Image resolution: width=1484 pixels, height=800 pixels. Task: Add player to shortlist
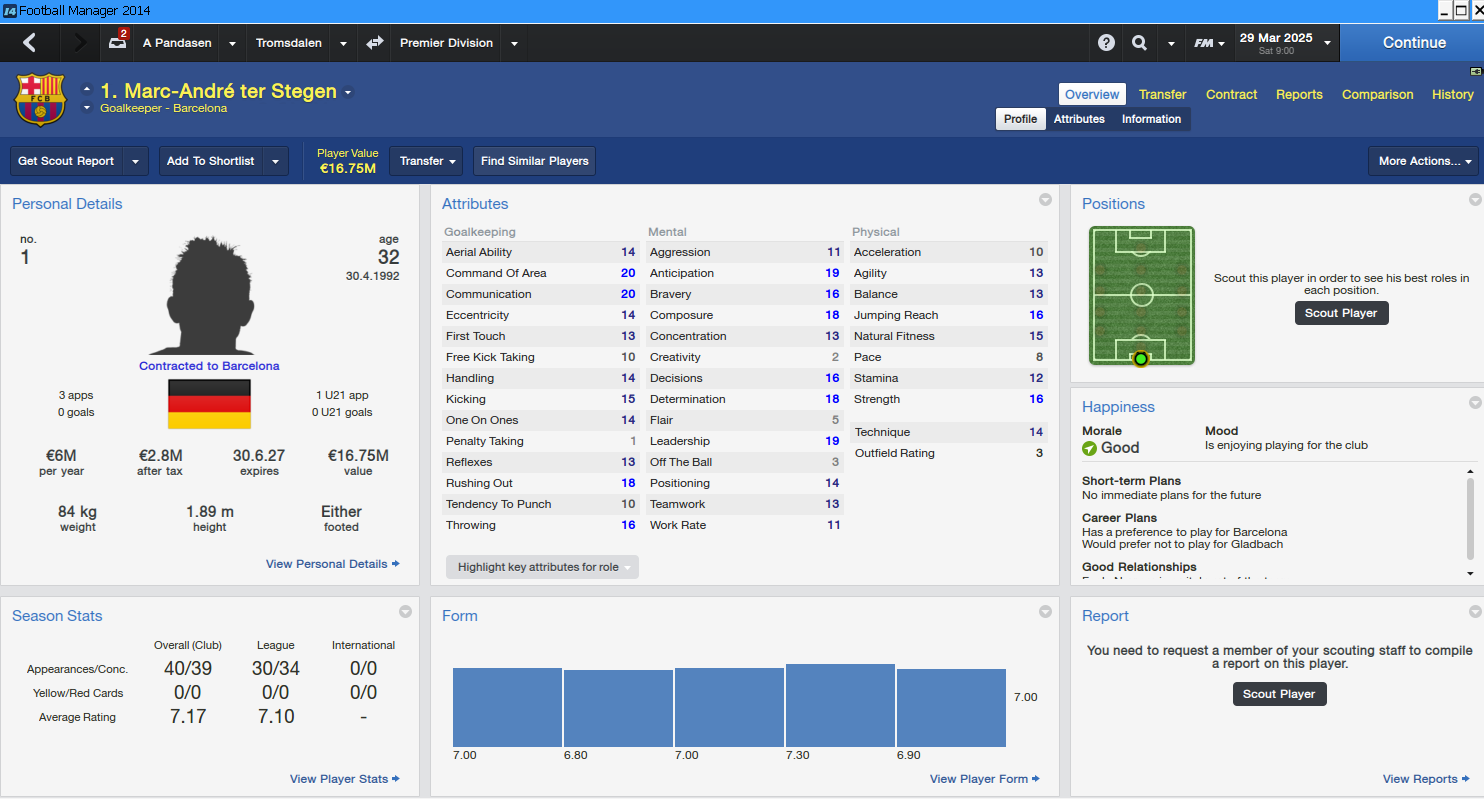coord(210,161)
